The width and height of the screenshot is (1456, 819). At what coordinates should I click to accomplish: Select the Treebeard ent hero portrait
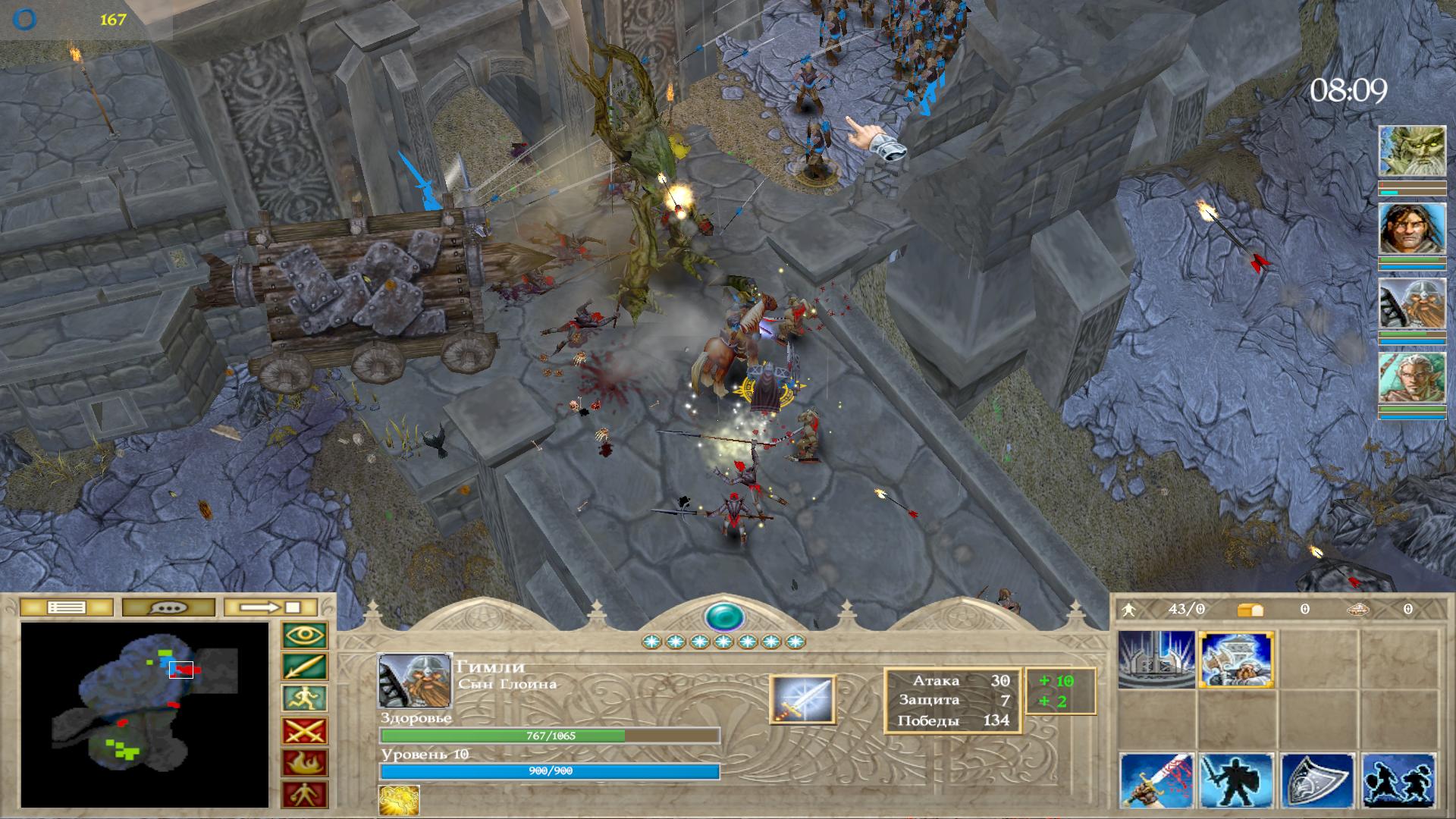click(1411, 152)
